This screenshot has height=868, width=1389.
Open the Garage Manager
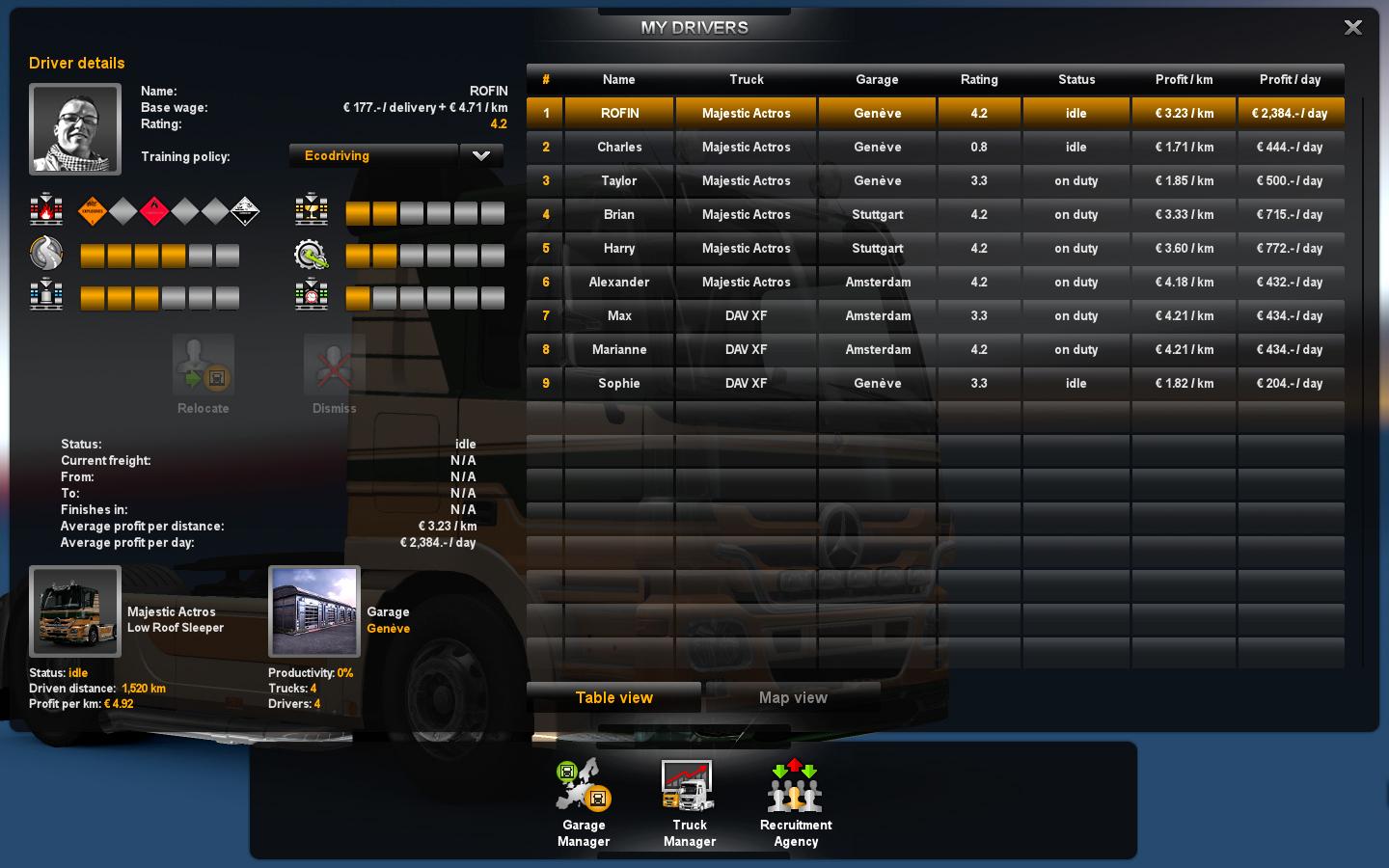click(x=584, y=802)
